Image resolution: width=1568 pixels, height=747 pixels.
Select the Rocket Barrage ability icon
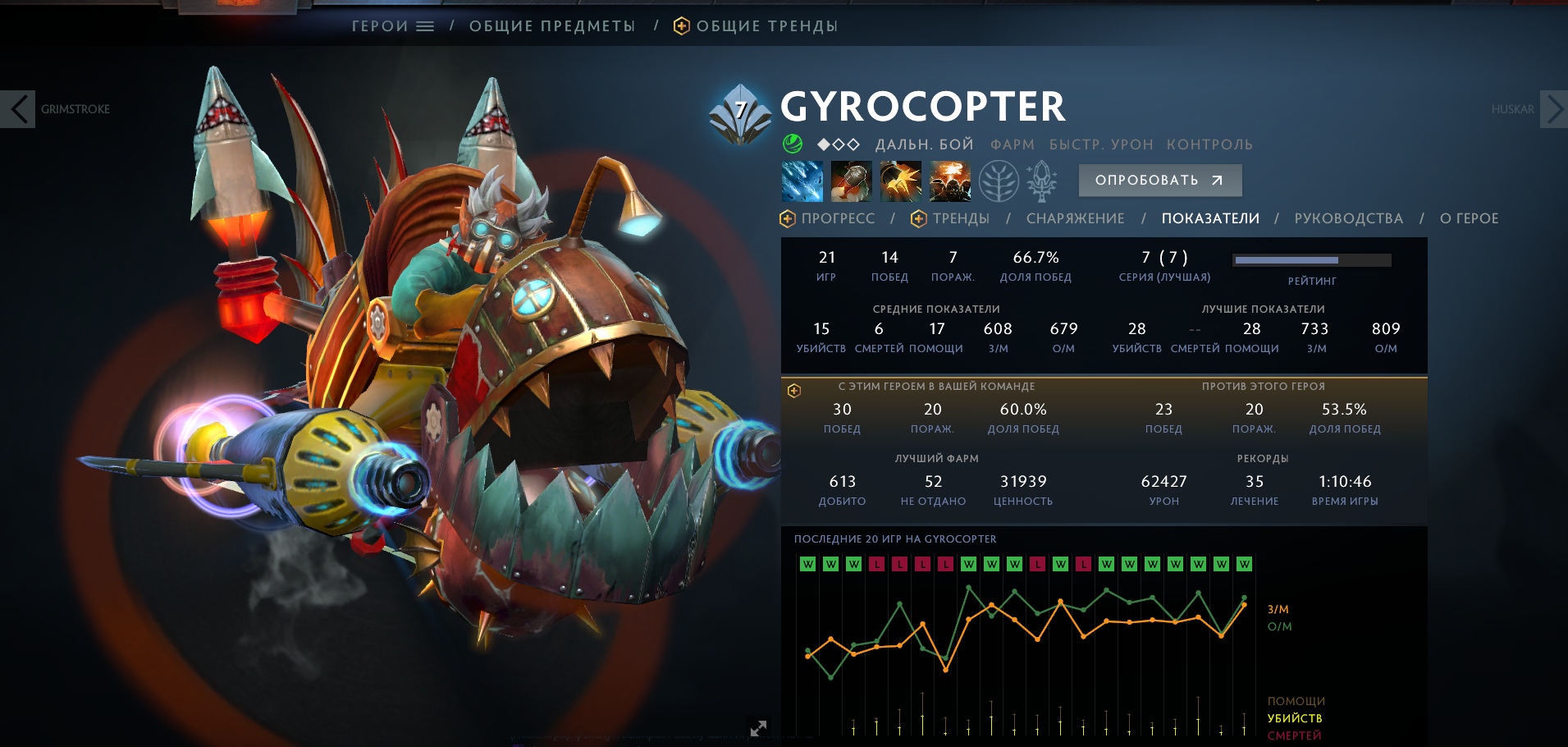click(802, 181)
